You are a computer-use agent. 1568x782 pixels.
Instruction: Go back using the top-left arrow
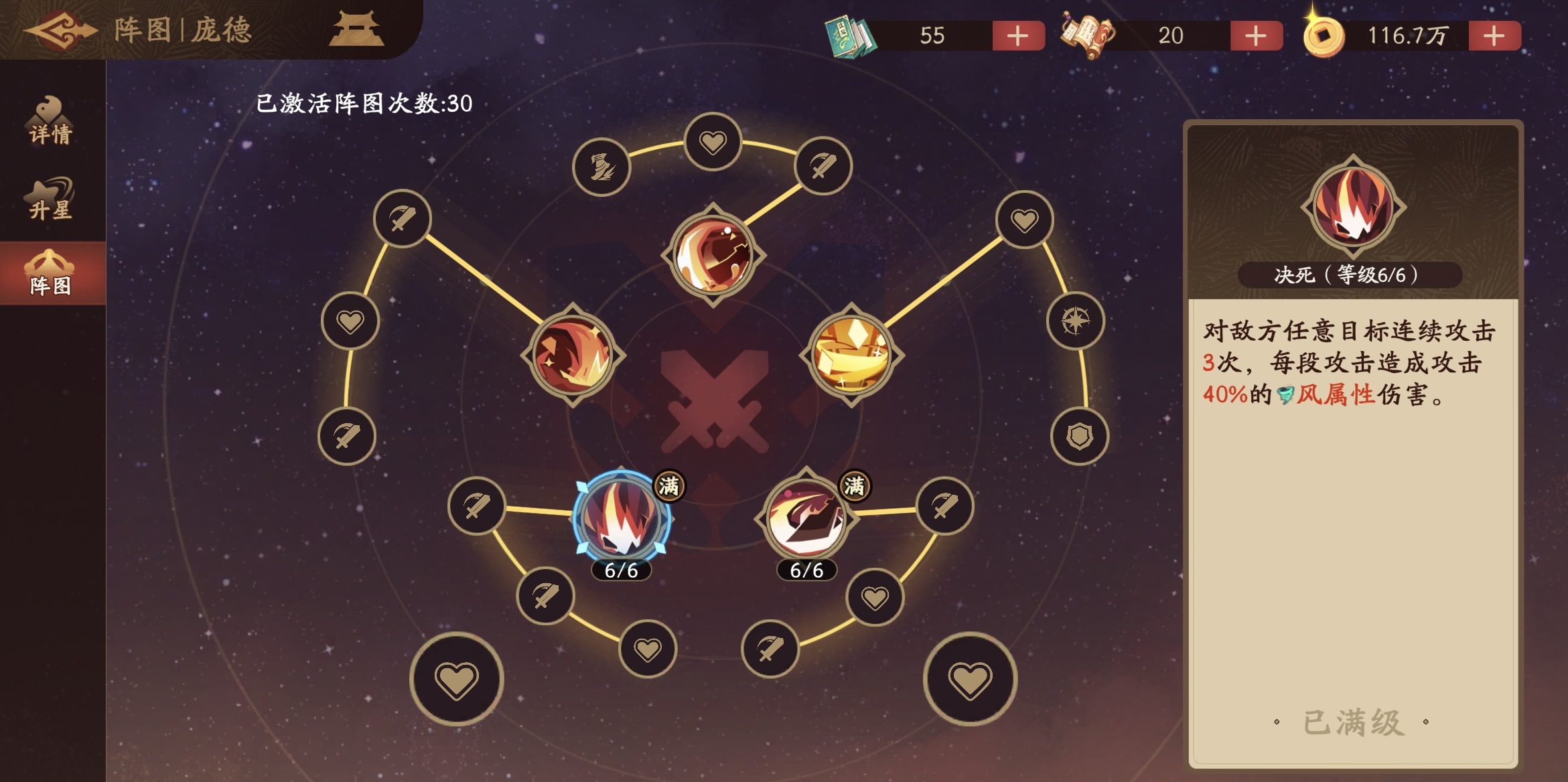point(60,29)
